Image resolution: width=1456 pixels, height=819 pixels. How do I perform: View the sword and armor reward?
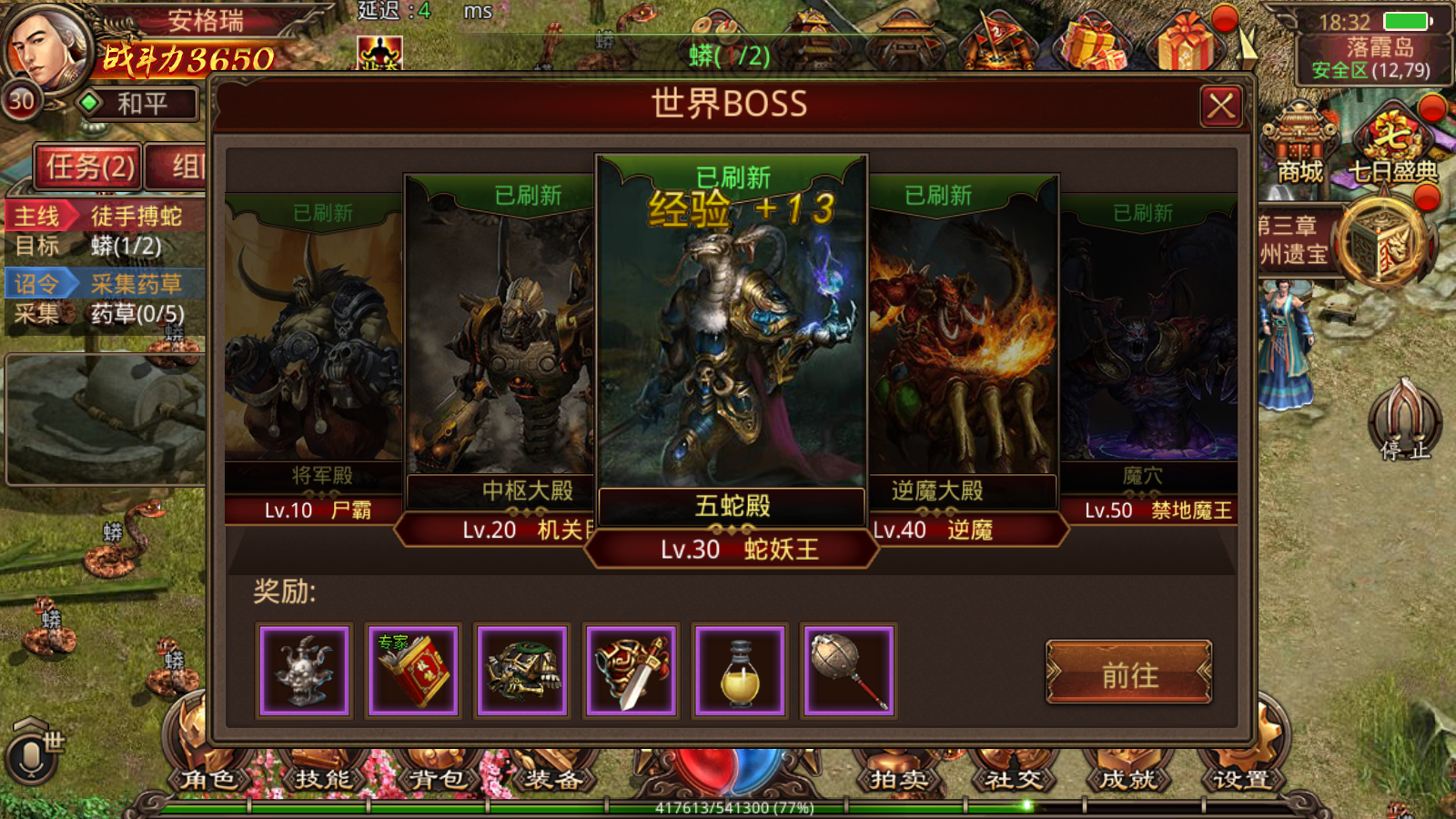(x=632, y=672)
